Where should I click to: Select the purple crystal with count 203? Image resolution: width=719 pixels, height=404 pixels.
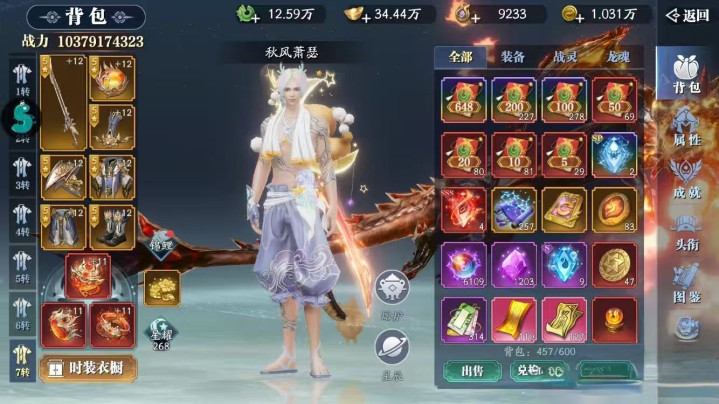pos(514,266)
